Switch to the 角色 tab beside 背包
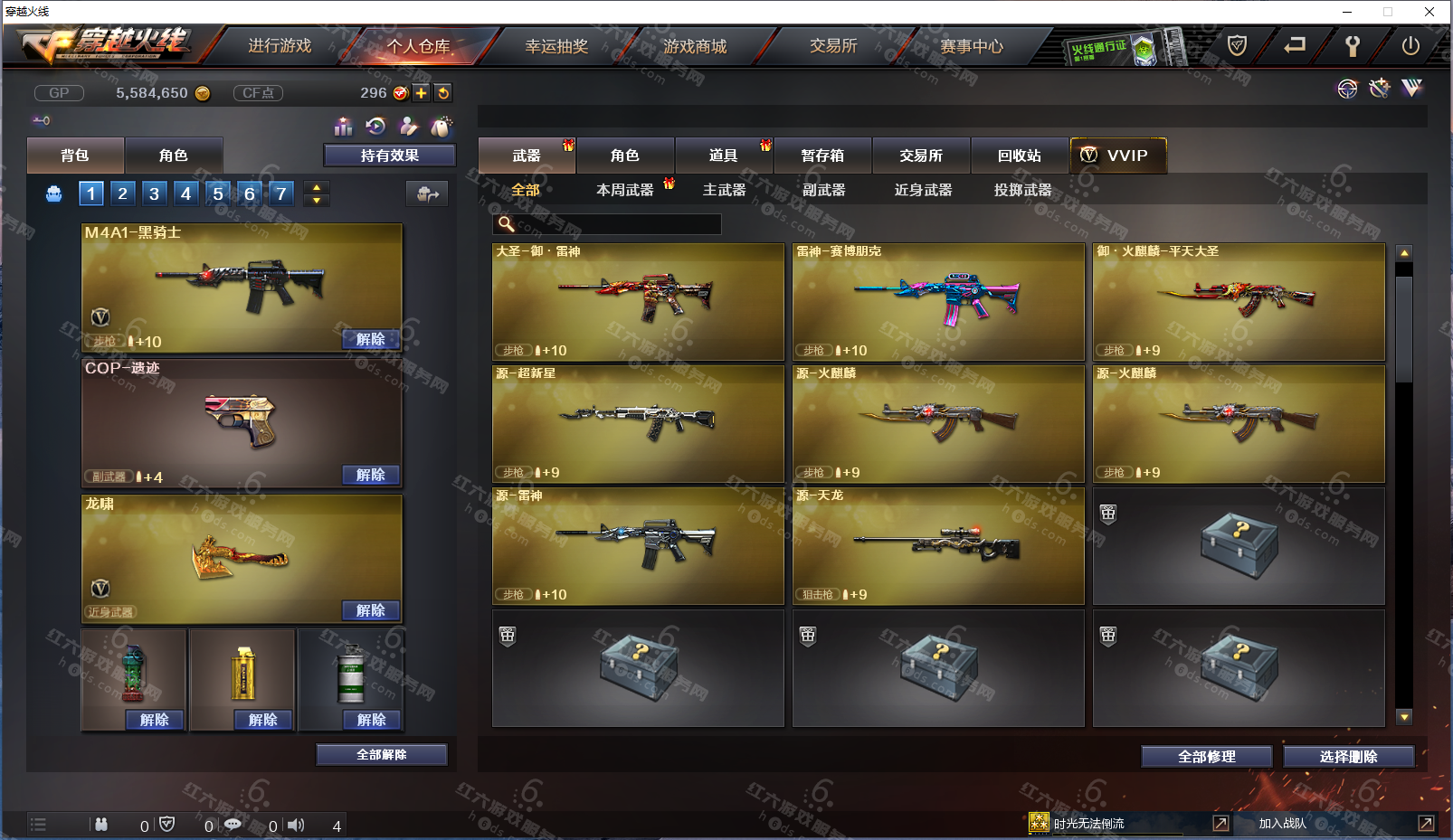The width and height of the screenshot is (1453, 840). [173, 156]
